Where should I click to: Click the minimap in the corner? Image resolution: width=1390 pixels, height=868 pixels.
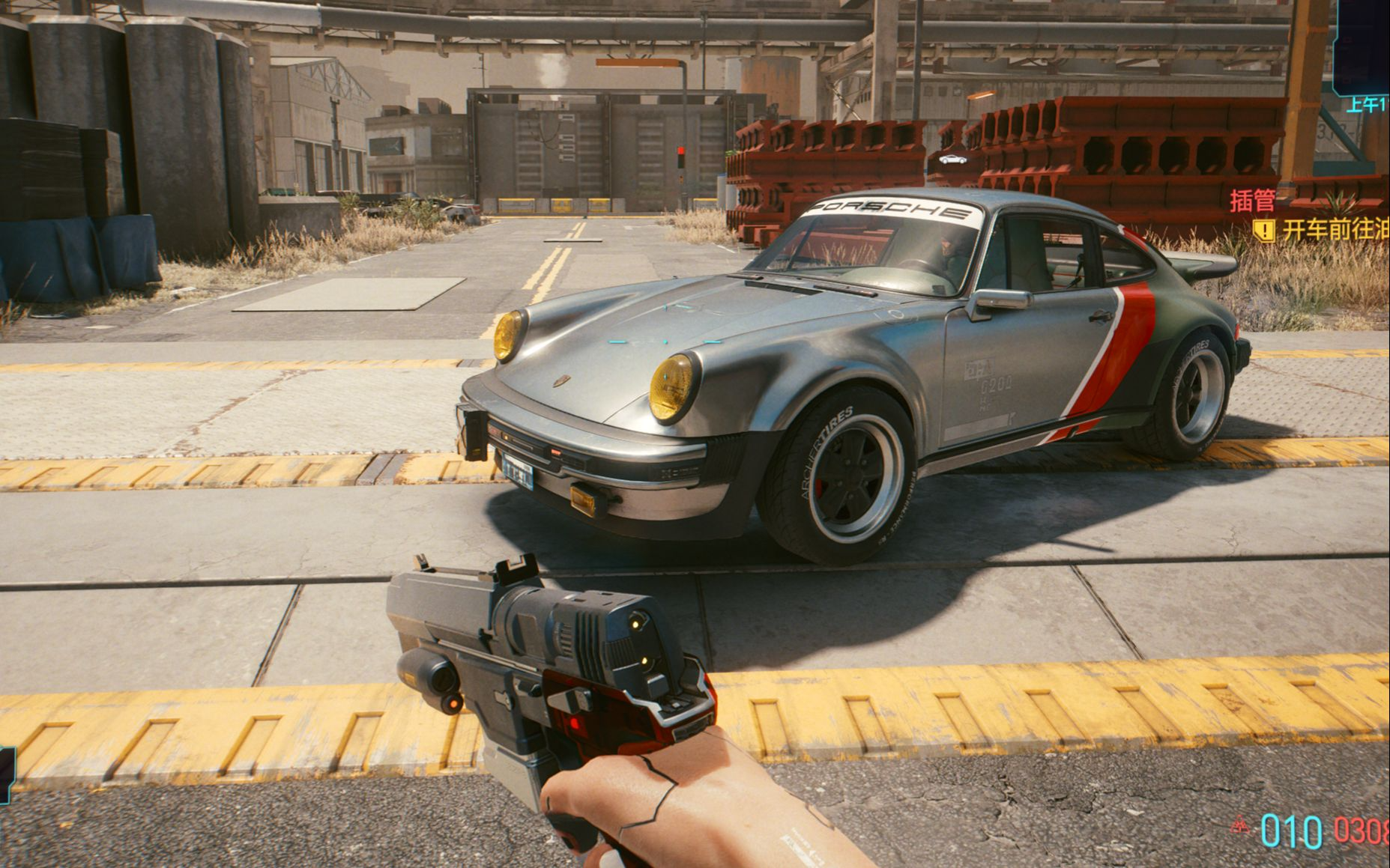1363,46
